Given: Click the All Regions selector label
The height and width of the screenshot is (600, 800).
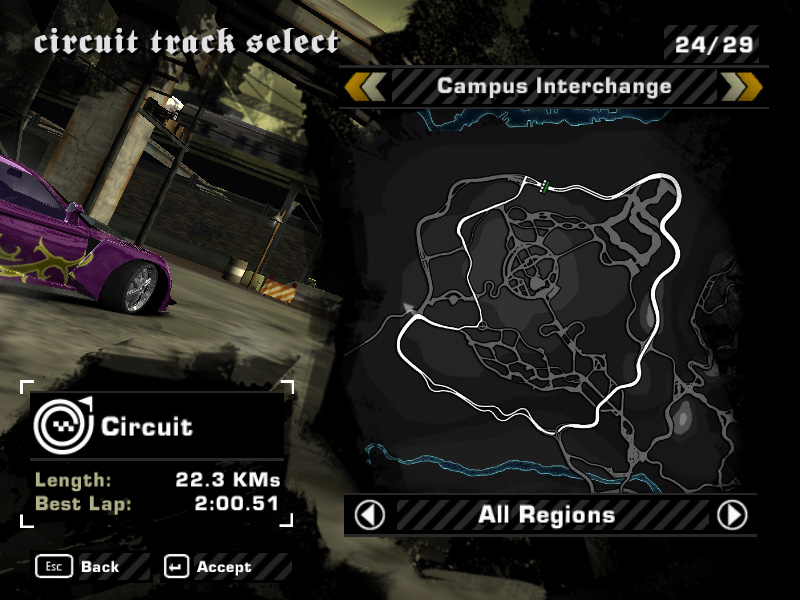Looking at the screenshot, I should pyautogui.click(x=546, y=515).
